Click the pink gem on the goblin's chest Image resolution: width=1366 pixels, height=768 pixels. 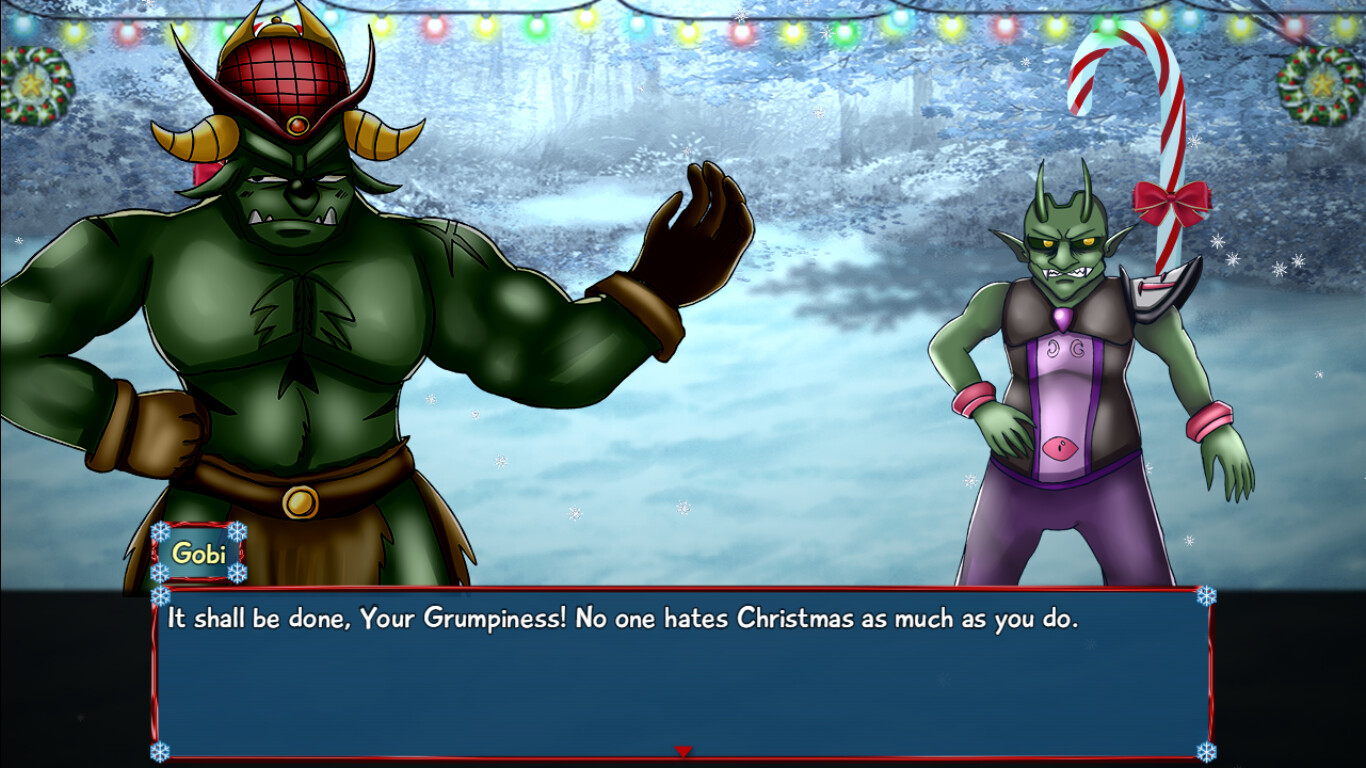[x=1060, y=316]
